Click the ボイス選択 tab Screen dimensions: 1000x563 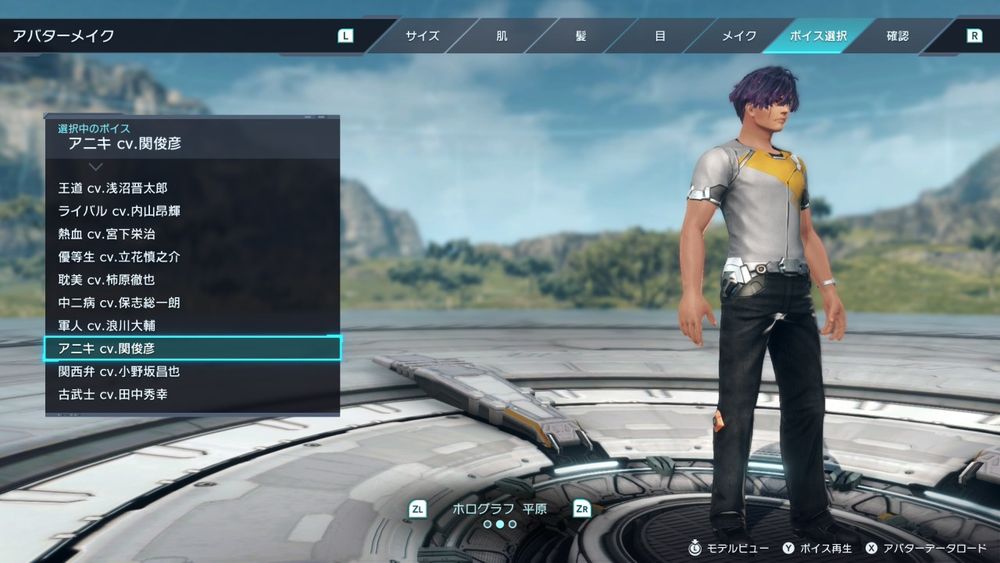coord(818,36)
